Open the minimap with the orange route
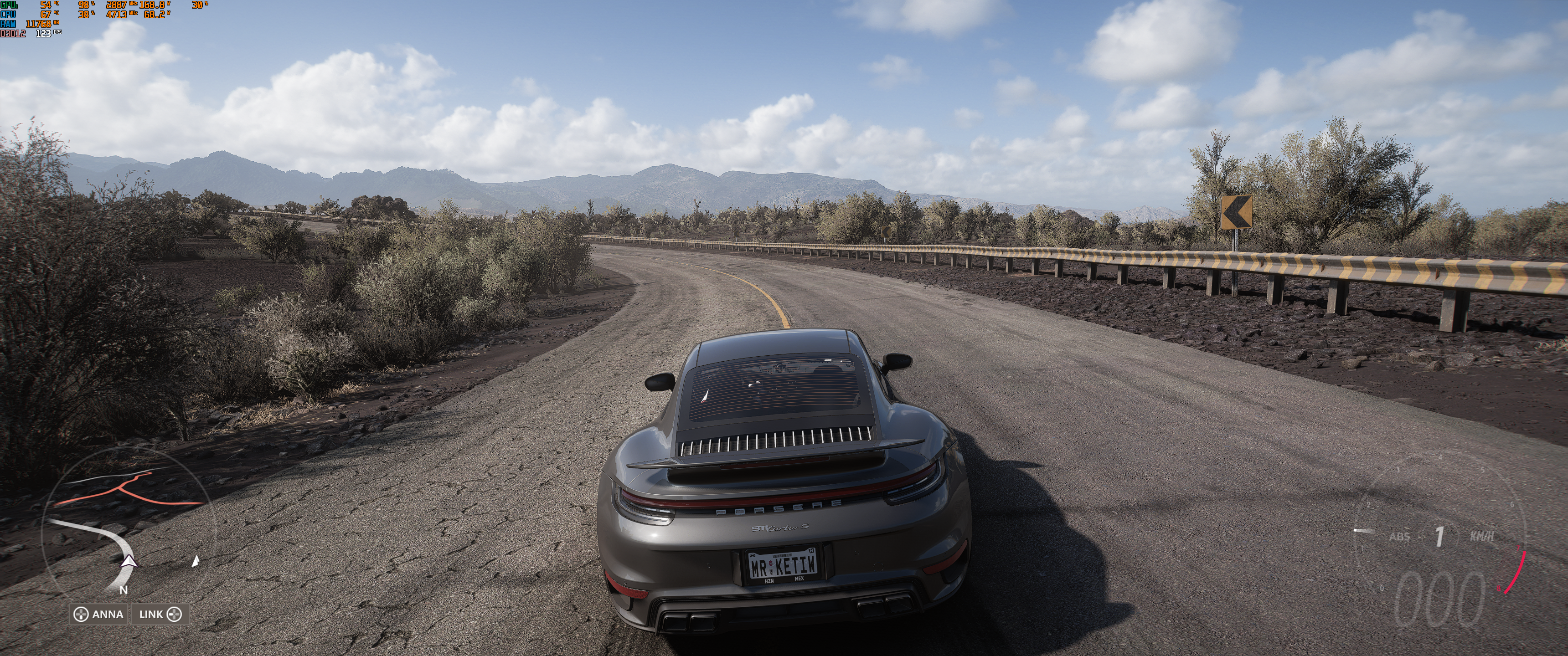This screenshot has height=656, width=1568. click(x=128, y=524)
